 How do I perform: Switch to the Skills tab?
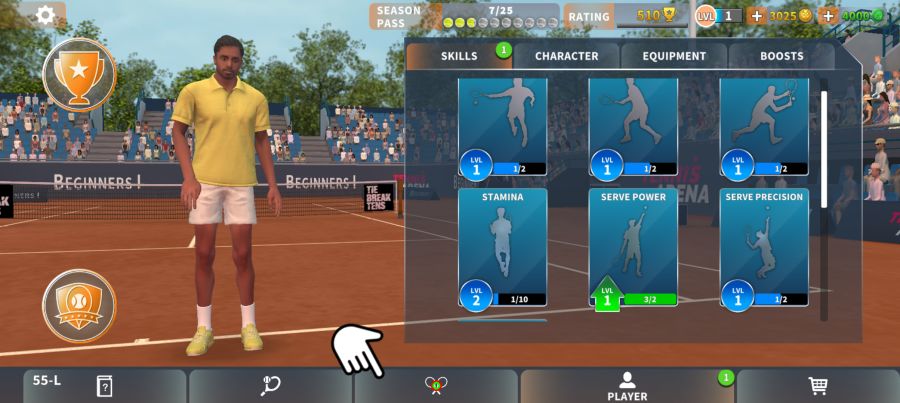[459, 56]
